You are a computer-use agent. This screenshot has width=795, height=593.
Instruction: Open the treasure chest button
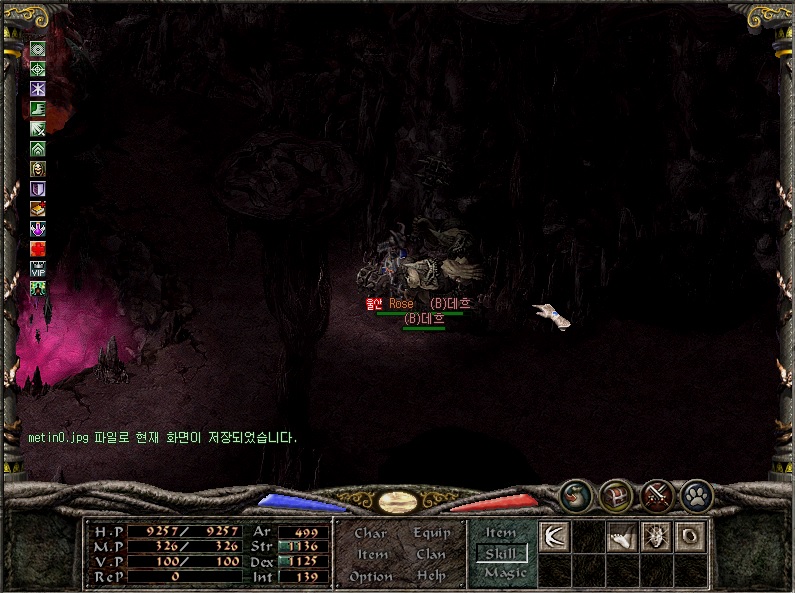coord(615,495)
